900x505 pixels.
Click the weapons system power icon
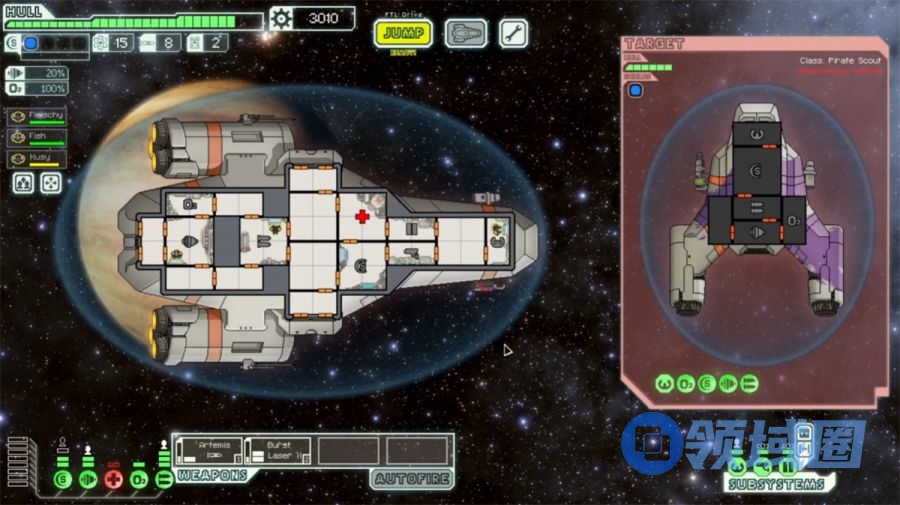(x=164, y=480)
